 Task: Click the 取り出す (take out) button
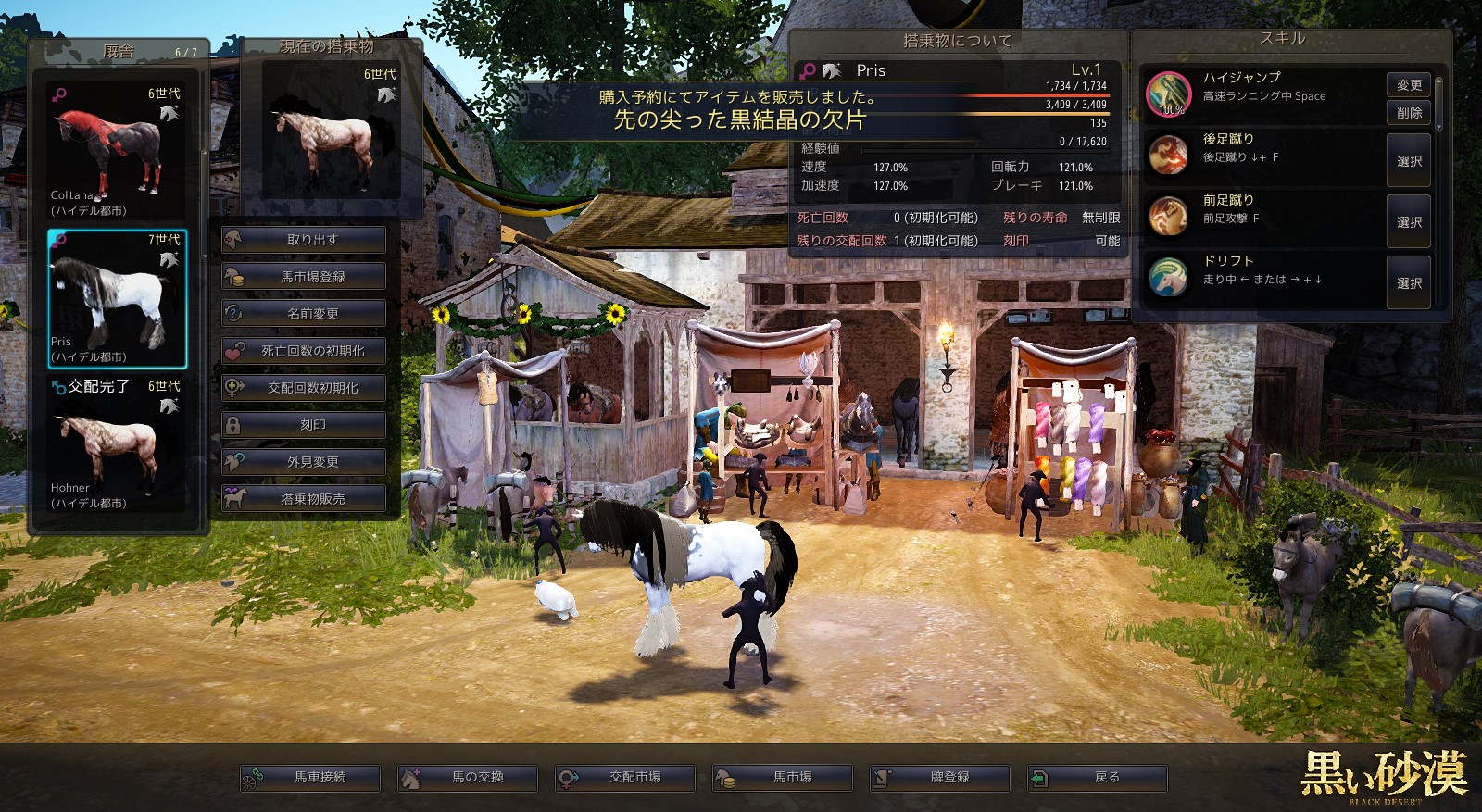click(x=304, y=240)
